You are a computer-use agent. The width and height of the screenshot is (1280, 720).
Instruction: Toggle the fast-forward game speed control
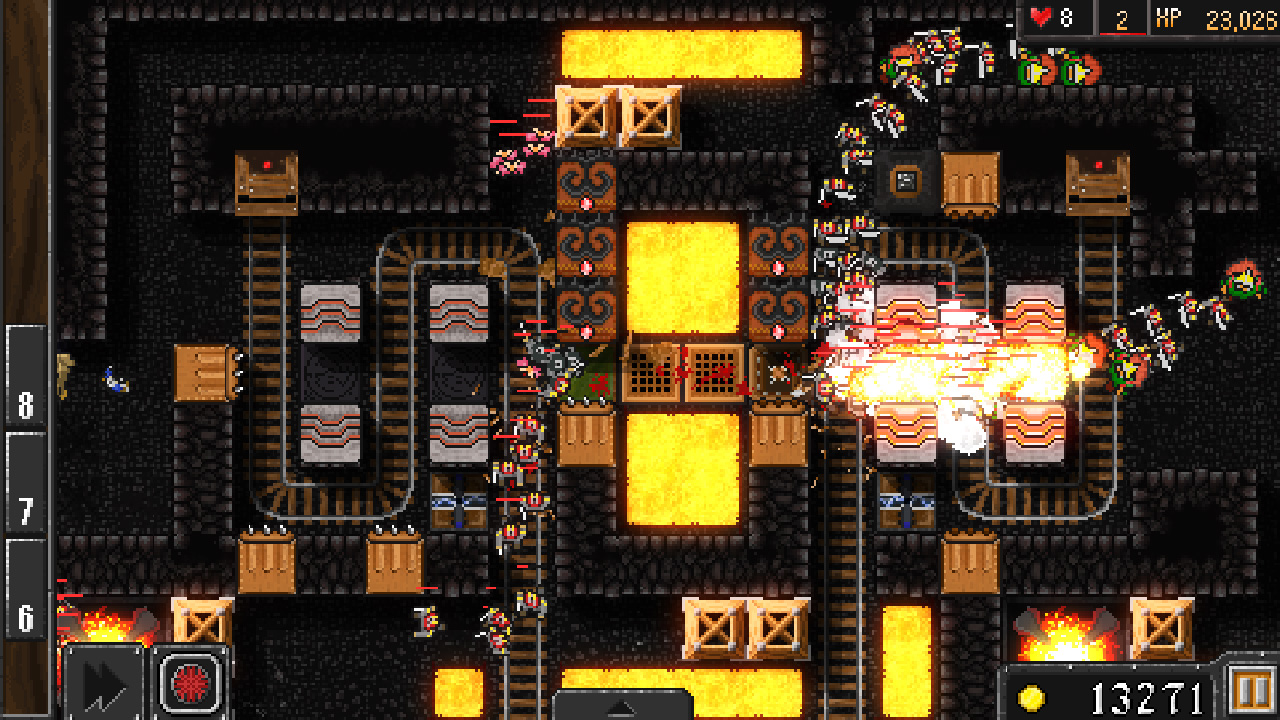coord(100,688)
